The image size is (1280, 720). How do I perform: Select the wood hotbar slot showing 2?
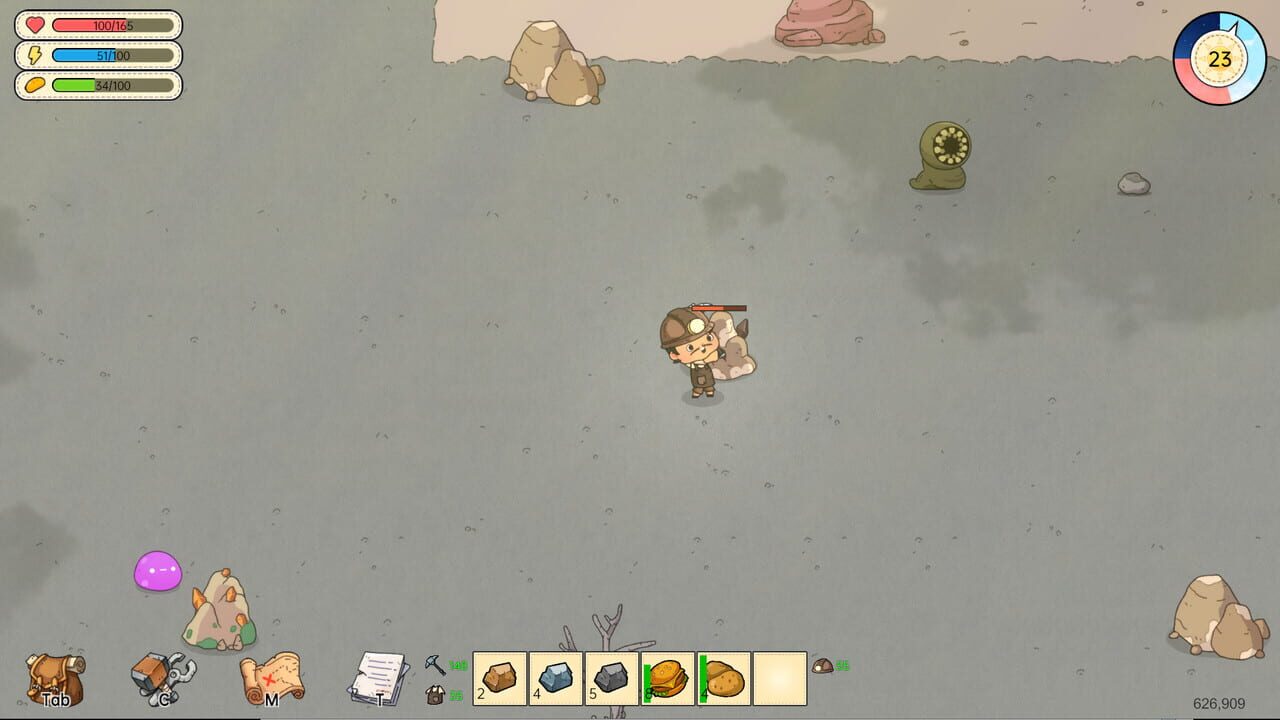(x=500, y=678)
